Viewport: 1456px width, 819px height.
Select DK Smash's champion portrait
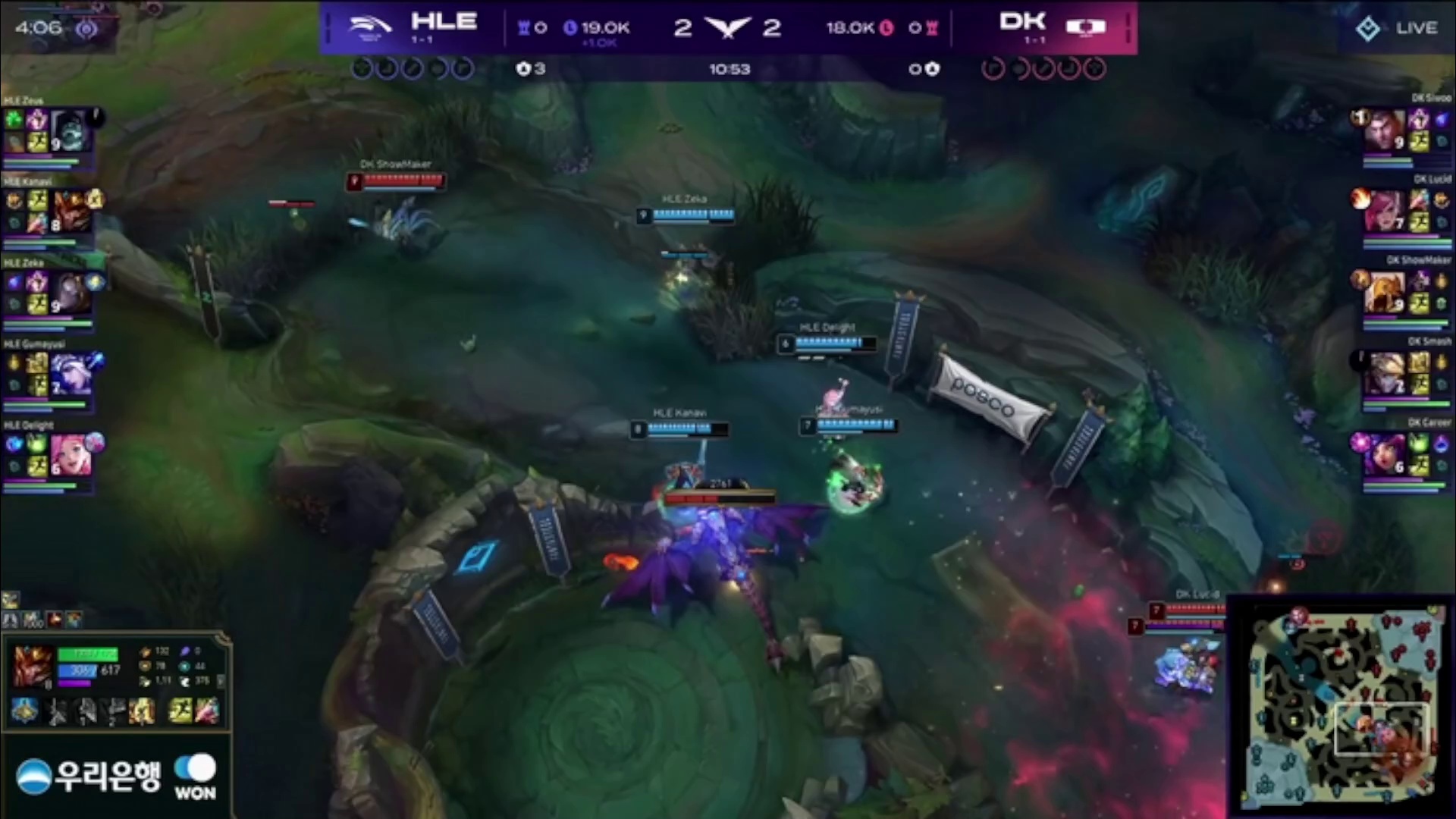click(x=1384, y=373)
